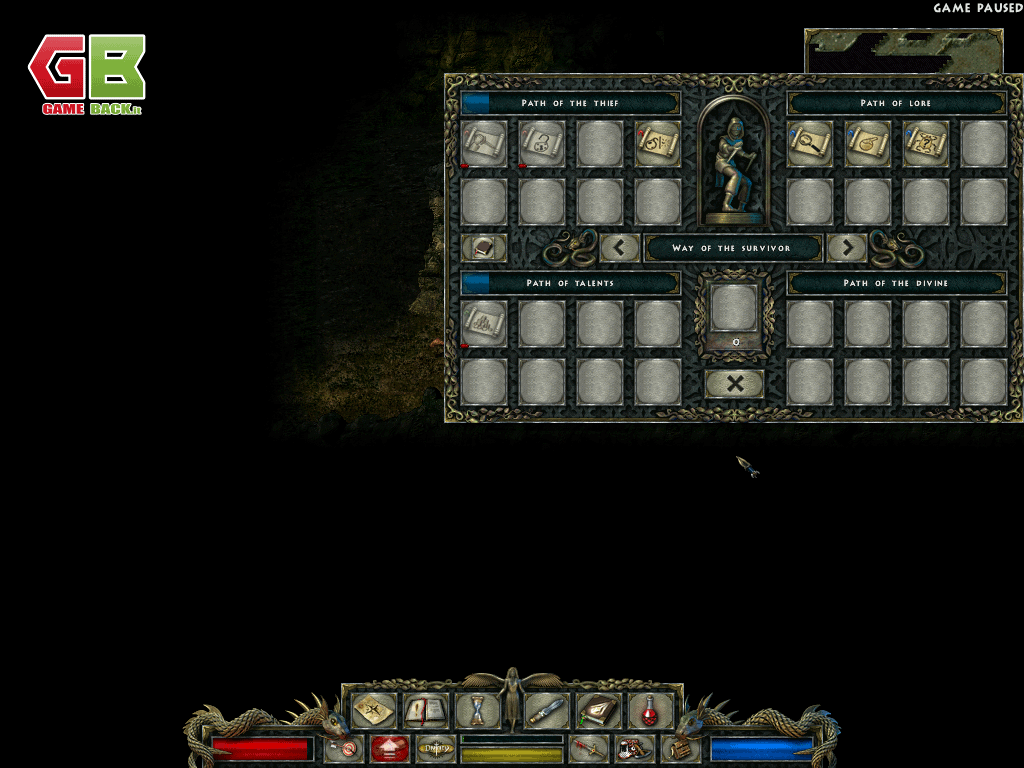Click the treasure chest icon on the bottom bar
Screen dimensions: 1024x768
tap(680, 748)
